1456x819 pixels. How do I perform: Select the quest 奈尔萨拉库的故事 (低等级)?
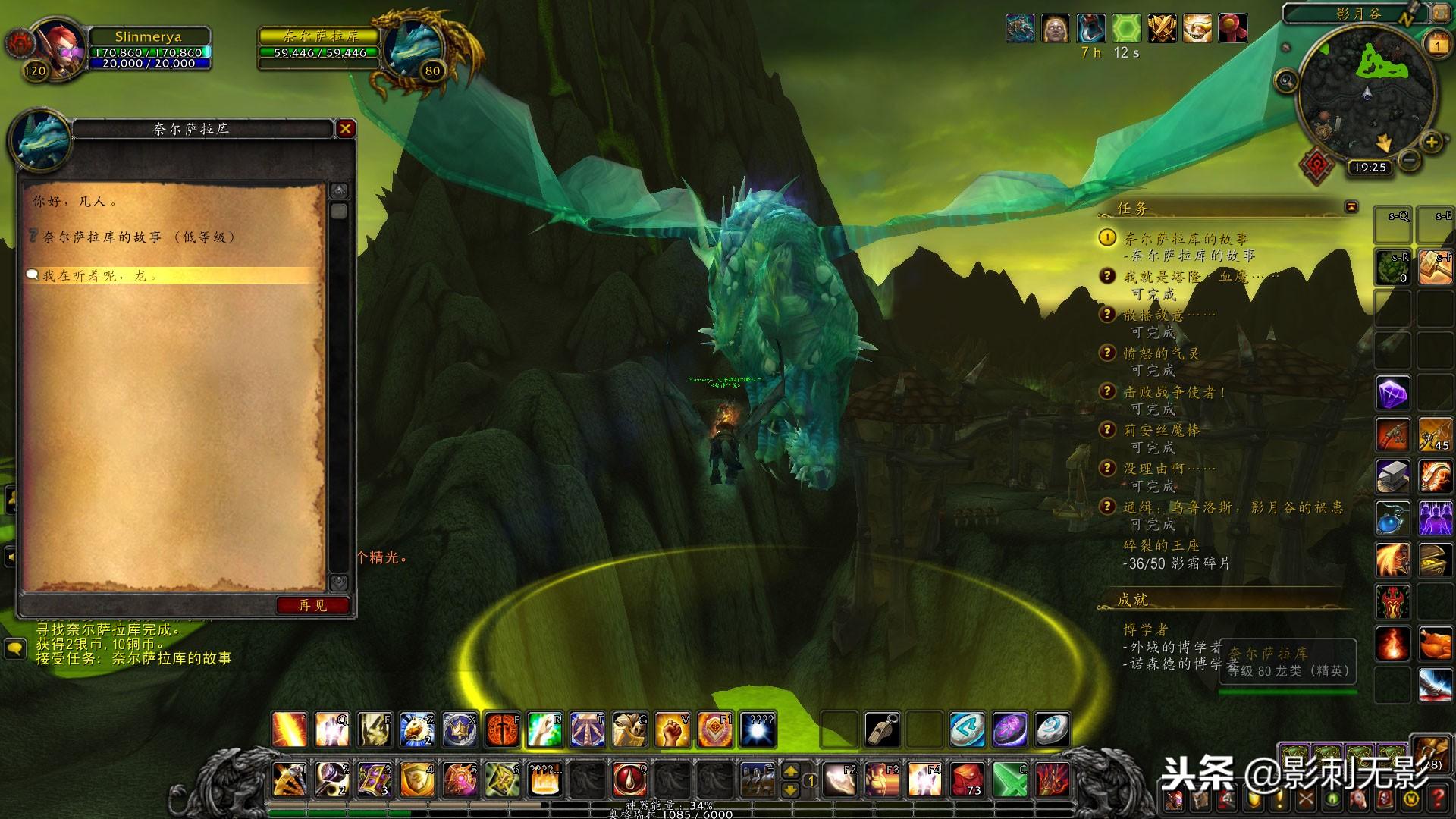[136, 237]
